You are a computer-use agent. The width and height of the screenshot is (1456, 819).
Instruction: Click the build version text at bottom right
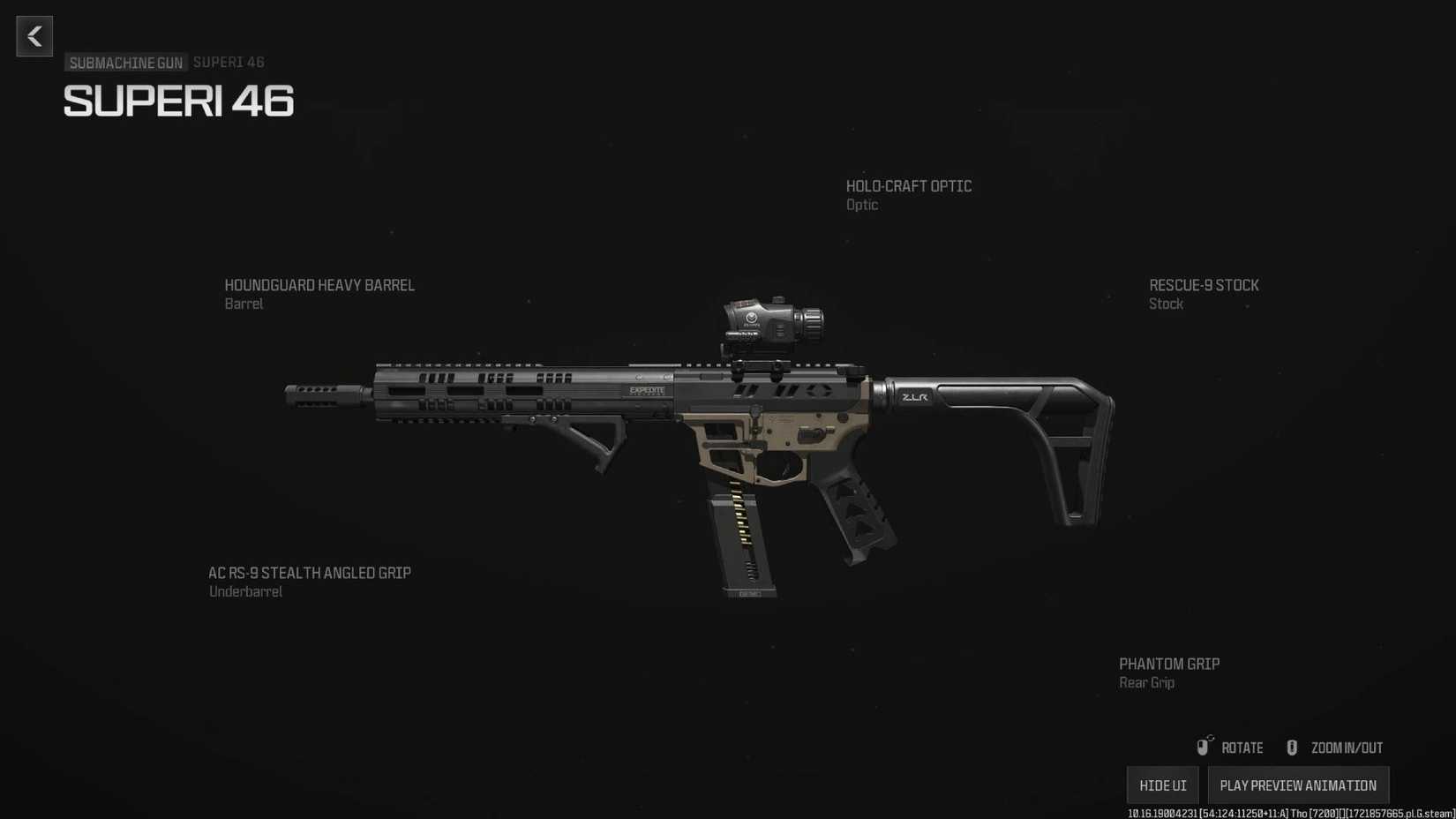(x=1288, y=813)
